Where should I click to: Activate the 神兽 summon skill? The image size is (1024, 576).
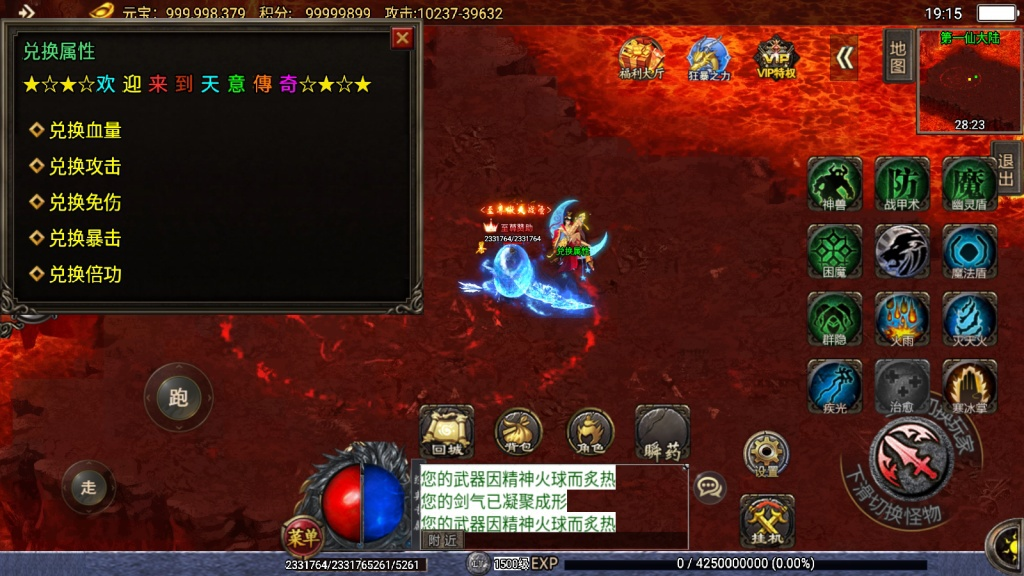tap(834, 184)
